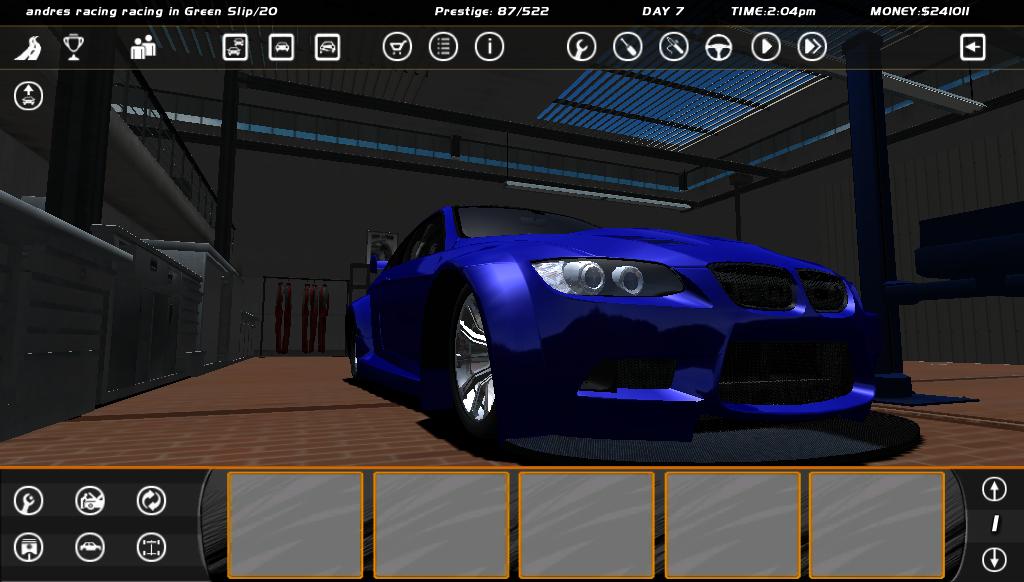Open the bottom-left wrench parts category
This screenshot has width=1024, height=582.
click(28, 500)
